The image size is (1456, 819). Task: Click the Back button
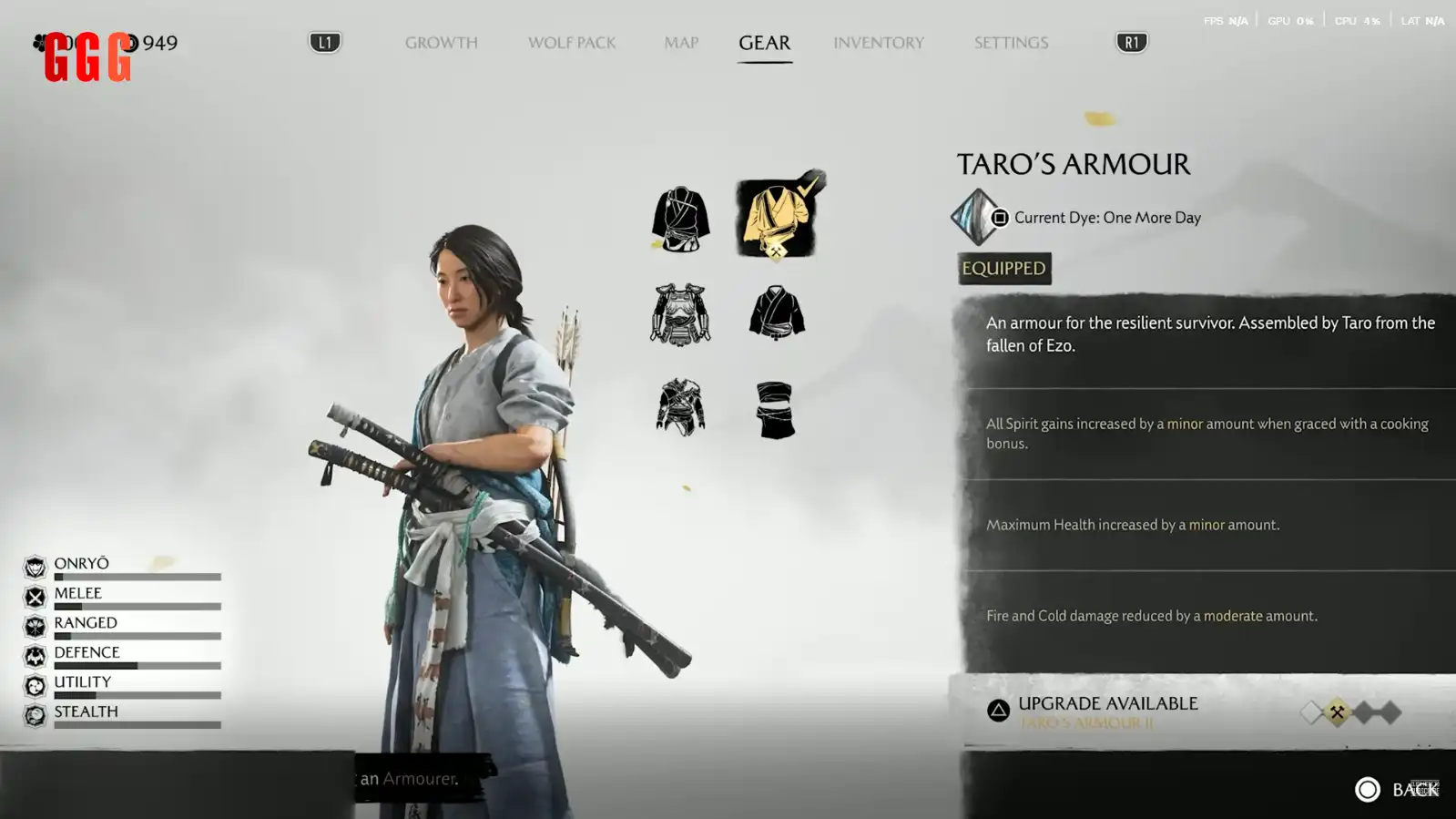point(1397,789)
